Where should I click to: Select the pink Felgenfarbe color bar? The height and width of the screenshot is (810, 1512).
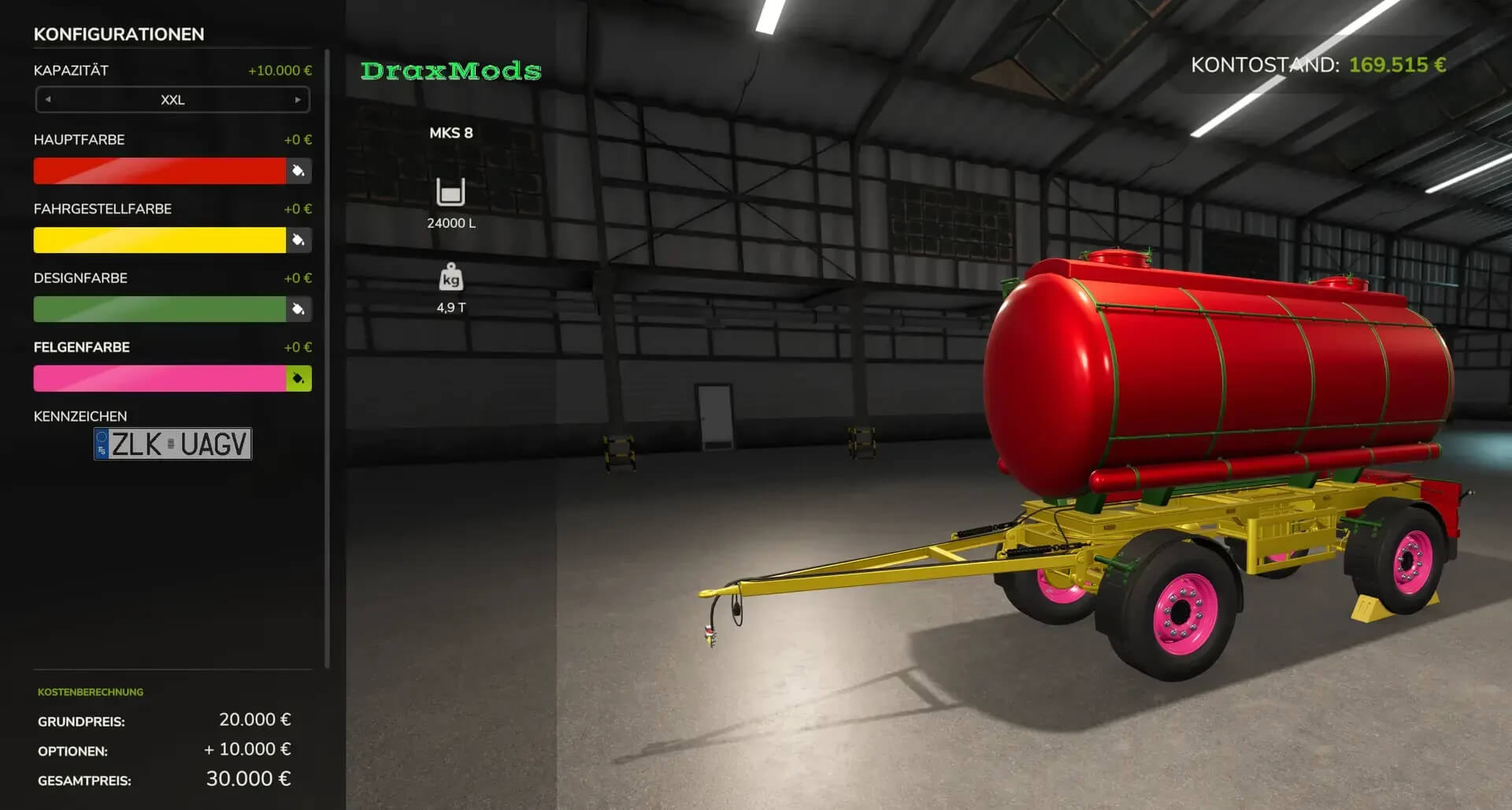(x=159, y=379)
